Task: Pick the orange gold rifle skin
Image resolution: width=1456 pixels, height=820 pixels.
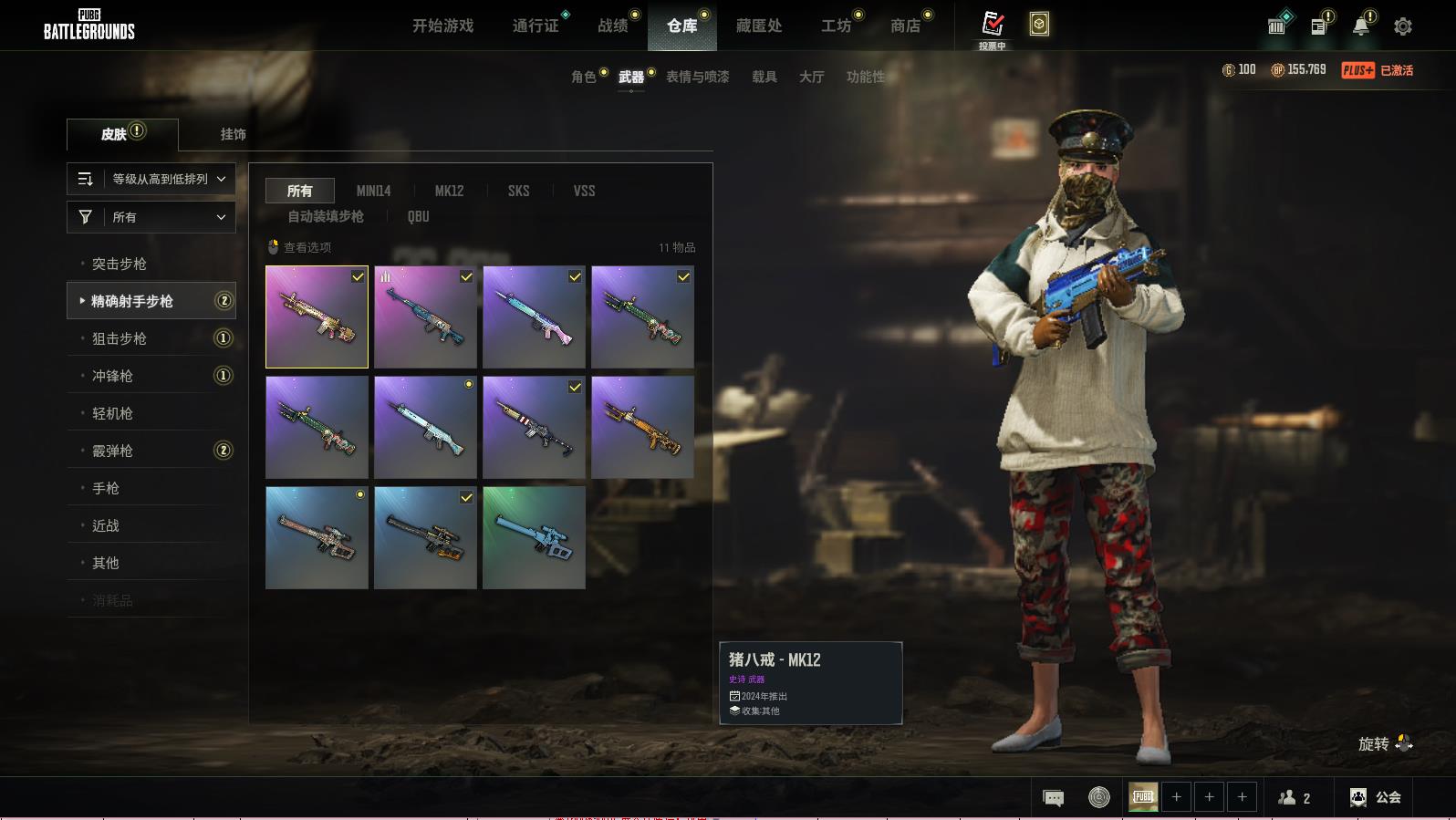Action: tap(642, 427)
